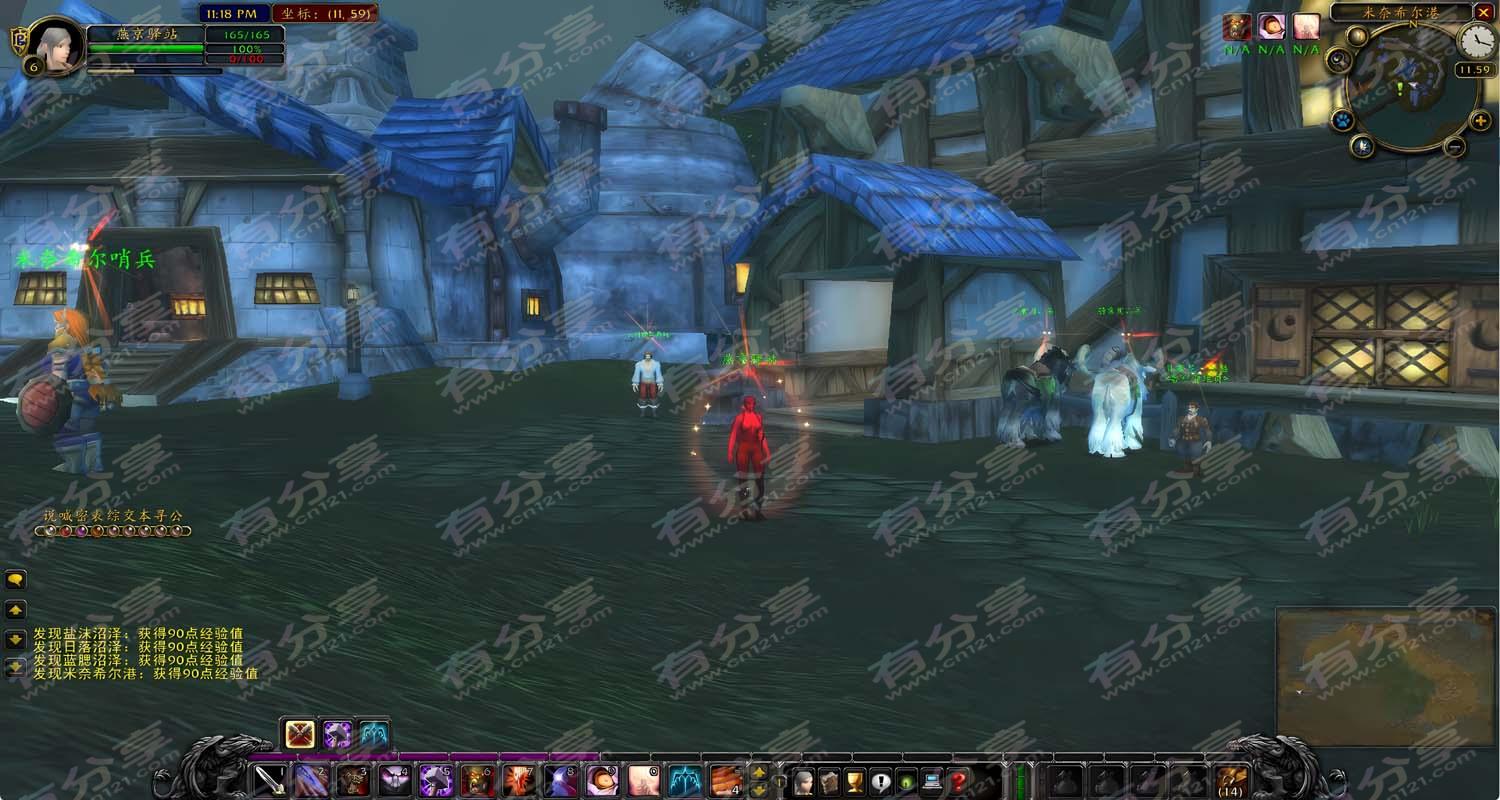This screenshot has width=1500, height=800.
Task: Open the main menu computer icon
Action: tap(932, 781)
